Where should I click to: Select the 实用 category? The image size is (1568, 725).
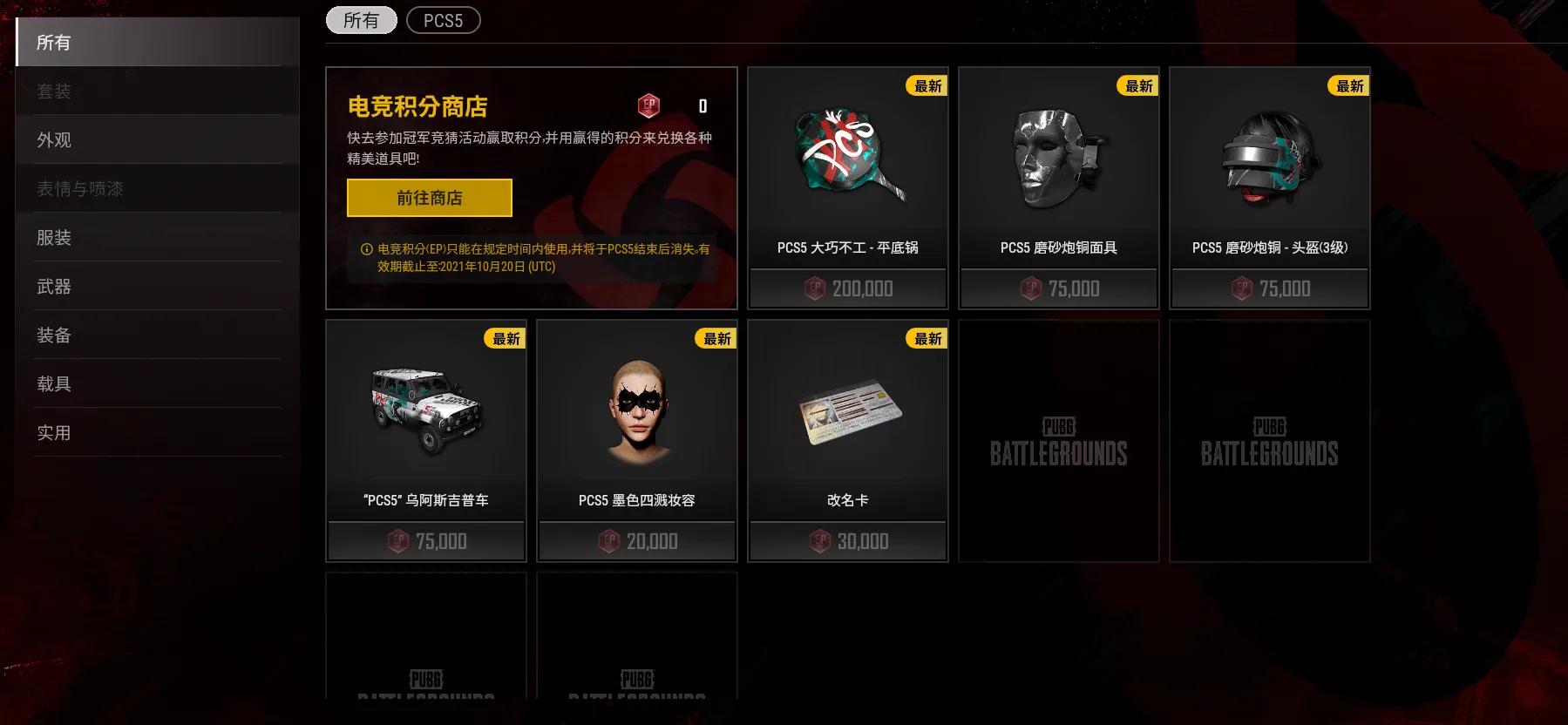pos(54,432)
